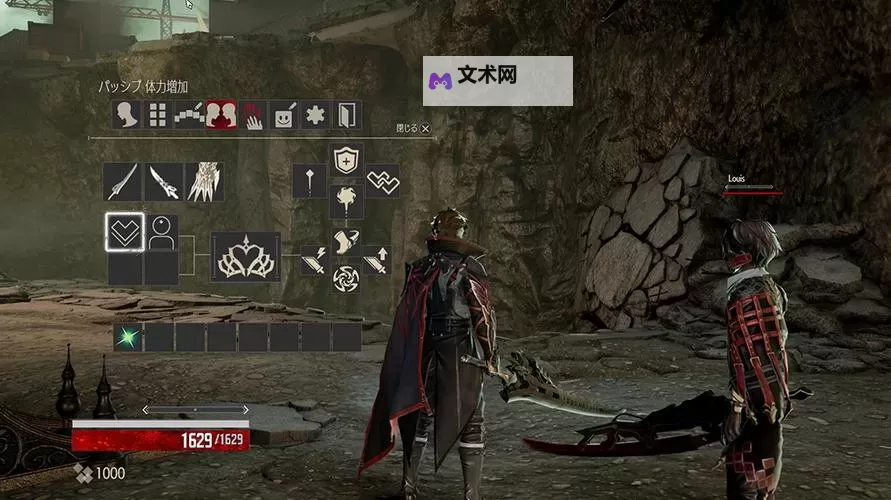Select the straight sword weapon slot
Image resolution: width=891 pixels, height=500 pixels.
(123, 182)
